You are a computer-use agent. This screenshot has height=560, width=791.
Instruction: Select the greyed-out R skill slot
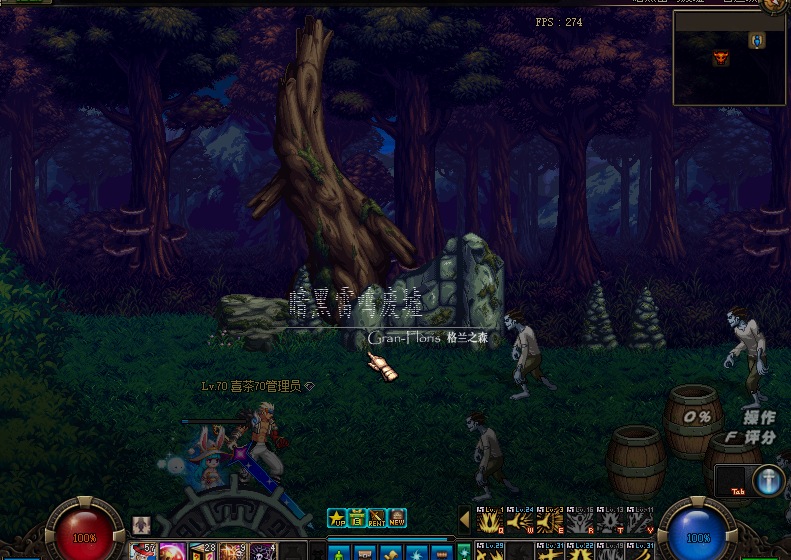(x=580, y=521)
